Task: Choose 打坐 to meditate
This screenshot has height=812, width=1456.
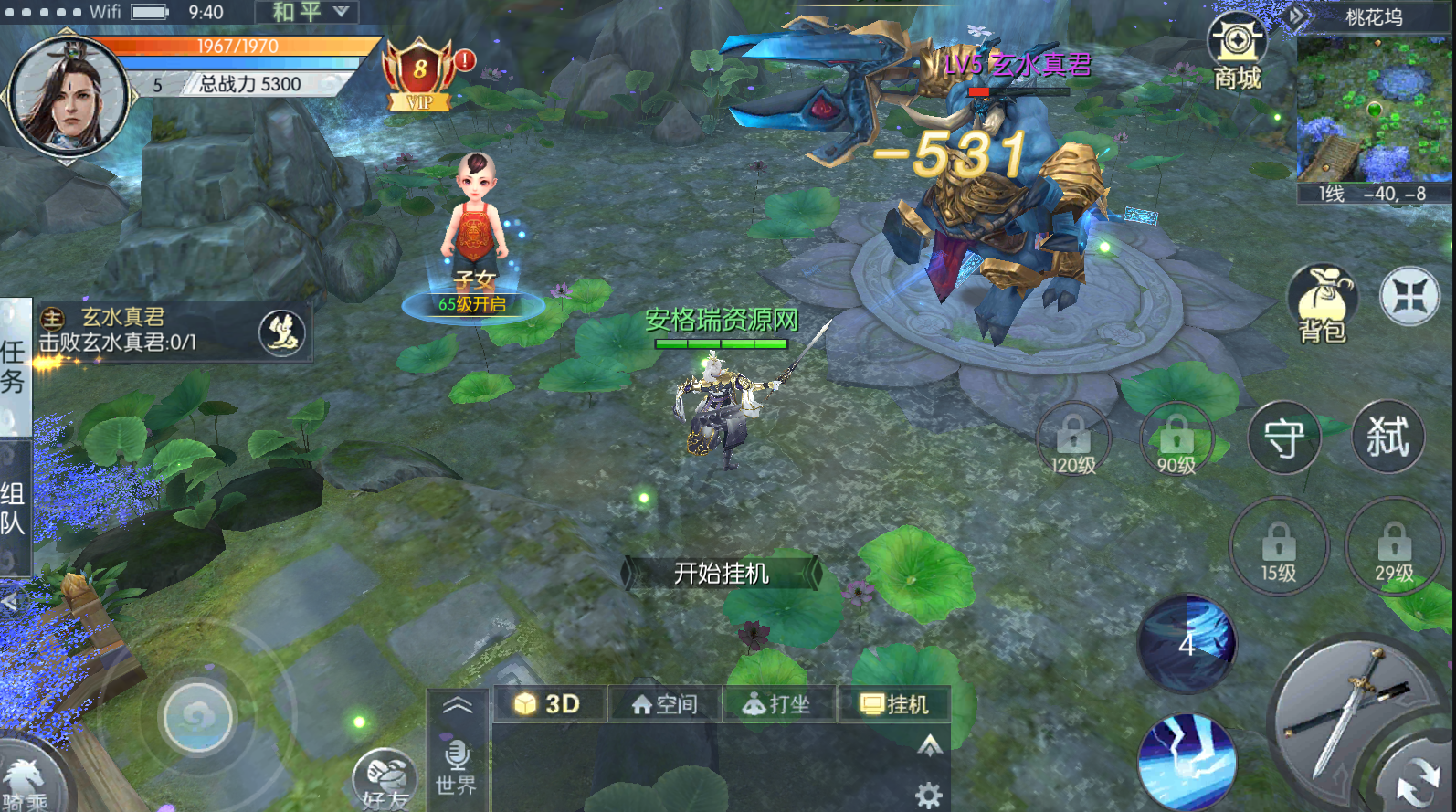Action: point(777,704)
